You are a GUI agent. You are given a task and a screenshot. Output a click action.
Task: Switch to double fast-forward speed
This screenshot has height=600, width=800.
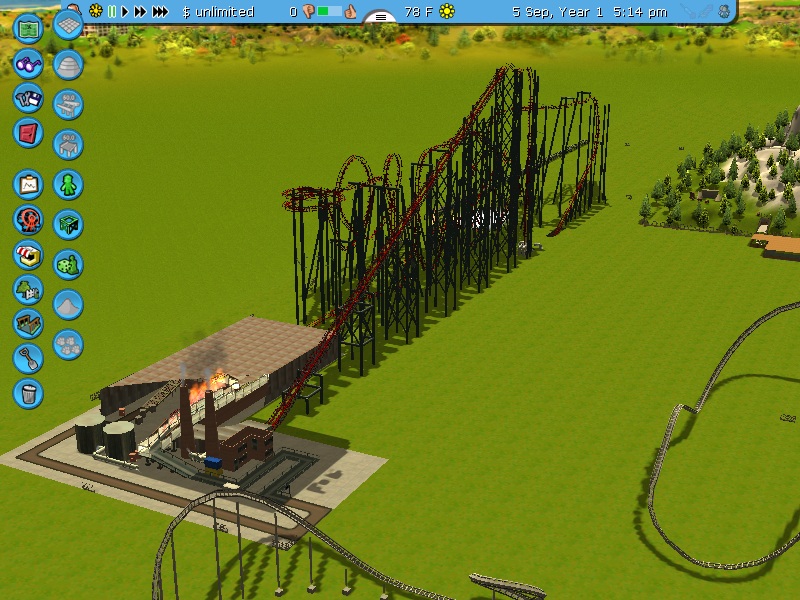(x=140, y=12)
